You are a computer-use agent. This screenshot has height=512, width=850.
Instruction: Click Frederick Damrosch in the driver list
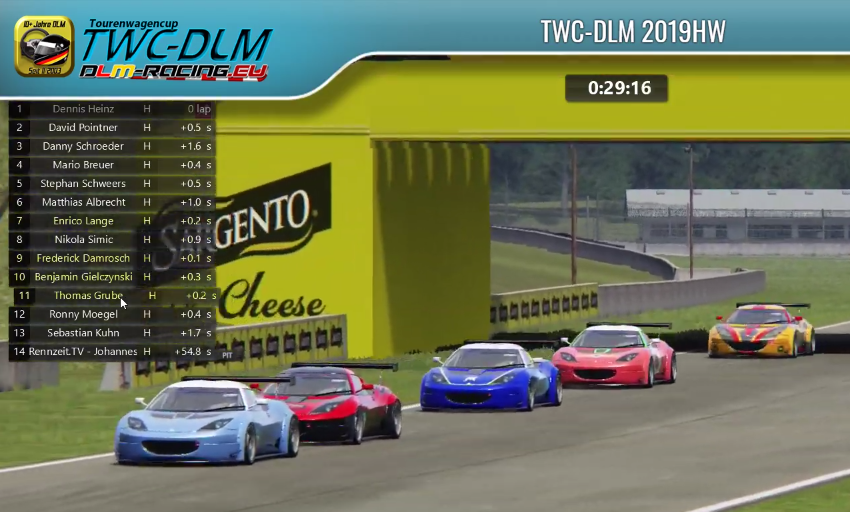(x=83, y=258)
